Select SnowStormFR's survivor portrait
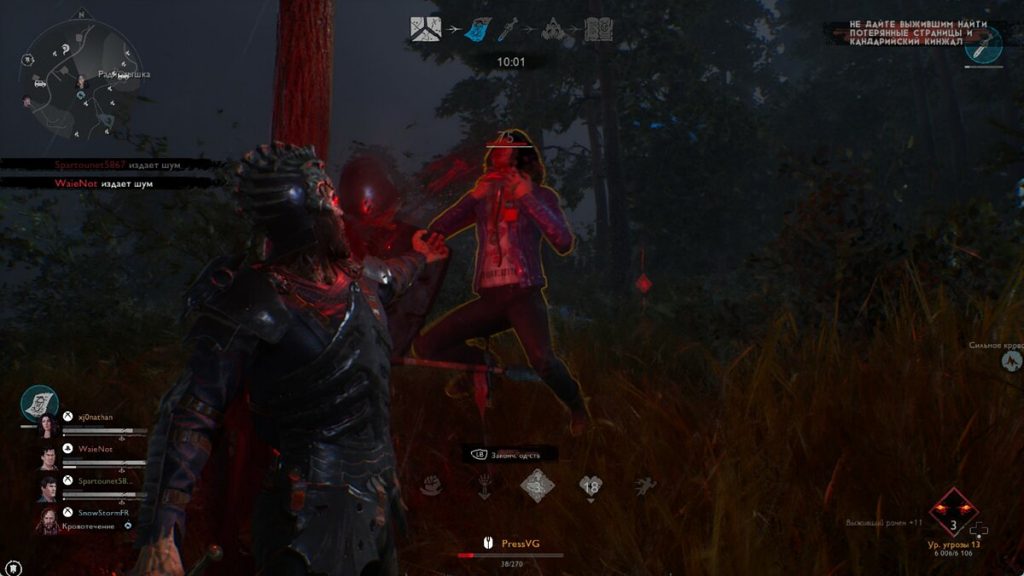Viewport: 1024px width, 576px height. point(48,519)
